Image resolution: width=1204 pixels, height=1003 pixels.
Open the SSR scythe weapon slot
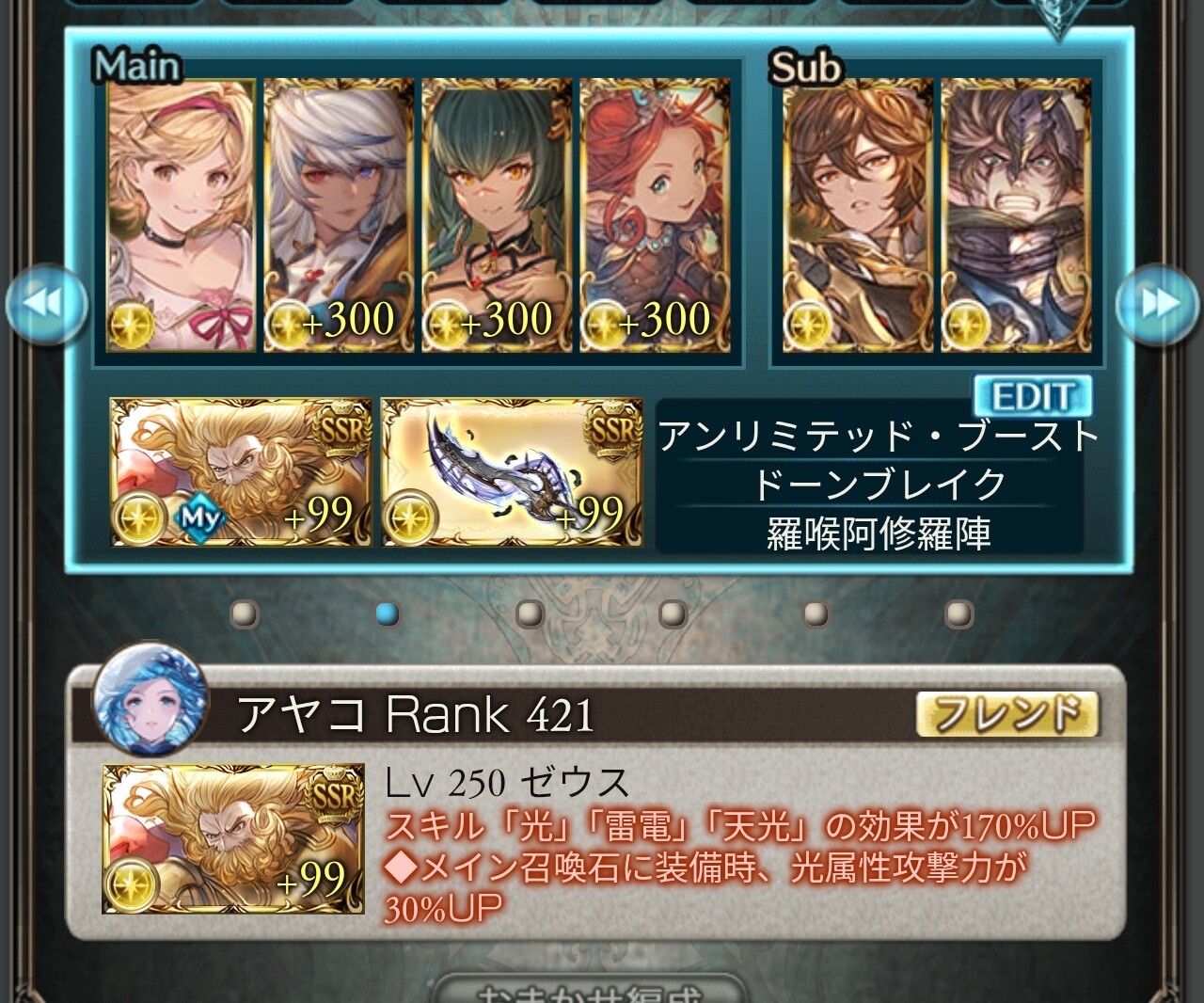pyautogui.click(x=512, y=472)
